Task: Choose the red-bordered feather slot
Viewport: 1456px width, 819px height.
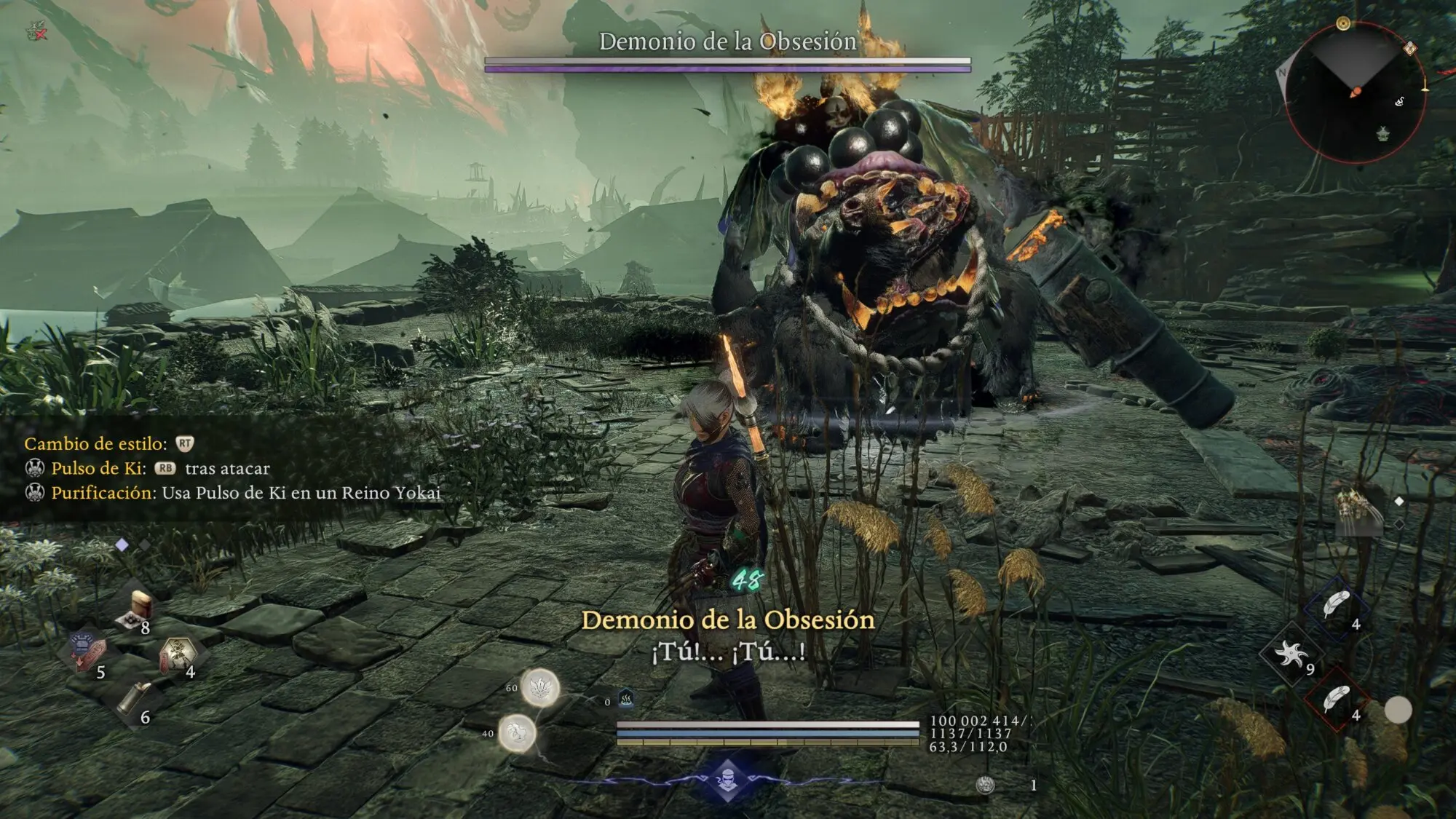Action: tap(1335, 699)
